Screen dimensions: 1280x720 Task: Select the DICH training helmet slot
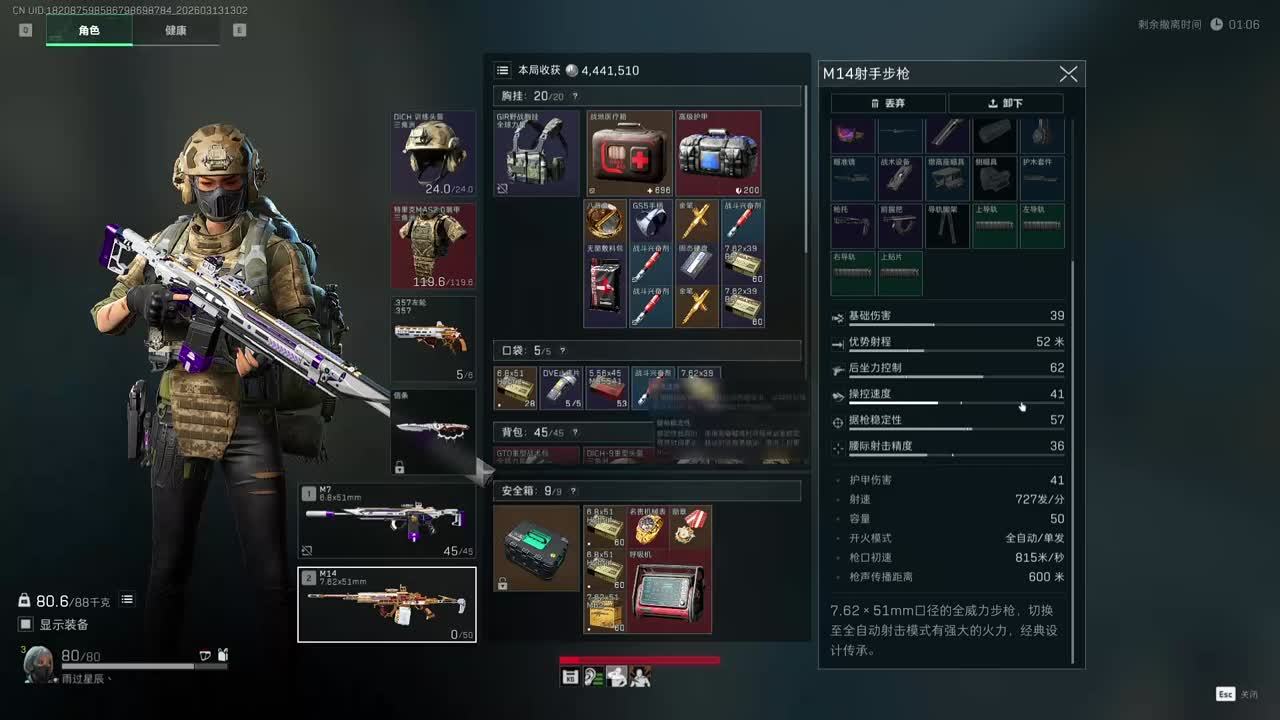coord(433,153)
